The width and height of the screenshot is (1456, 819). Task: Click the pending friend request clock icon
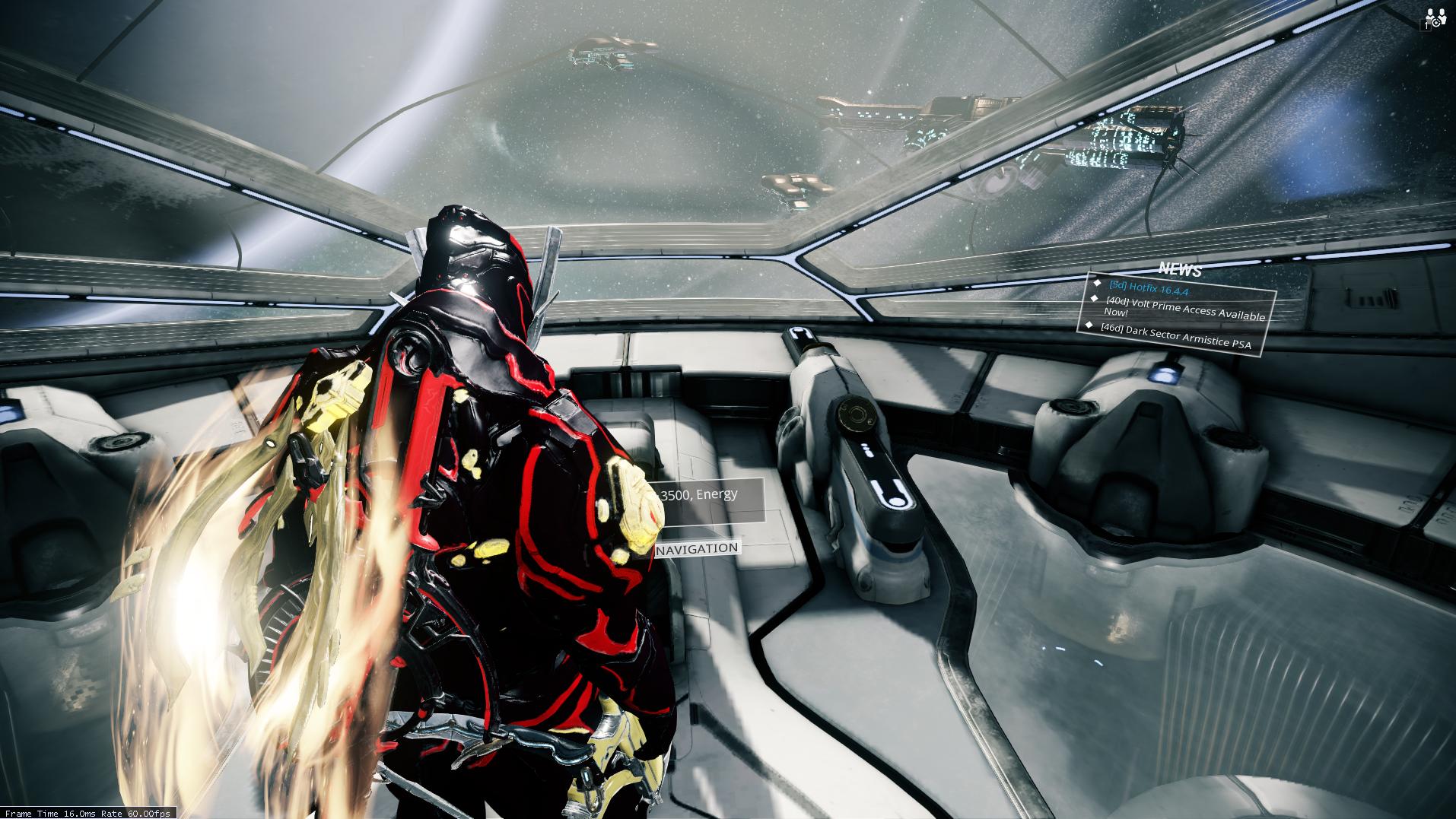point(1436,23)
